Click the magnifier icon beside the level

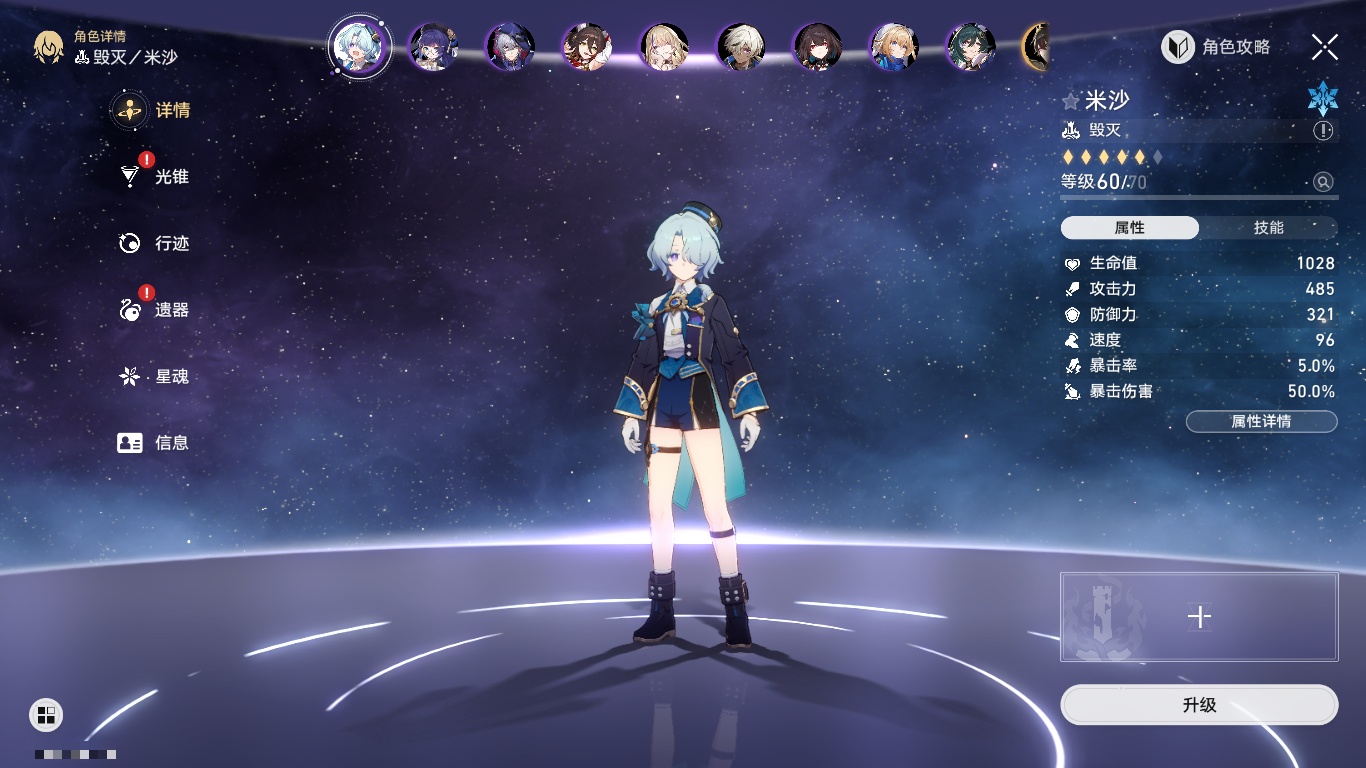tap(1323, 182)
